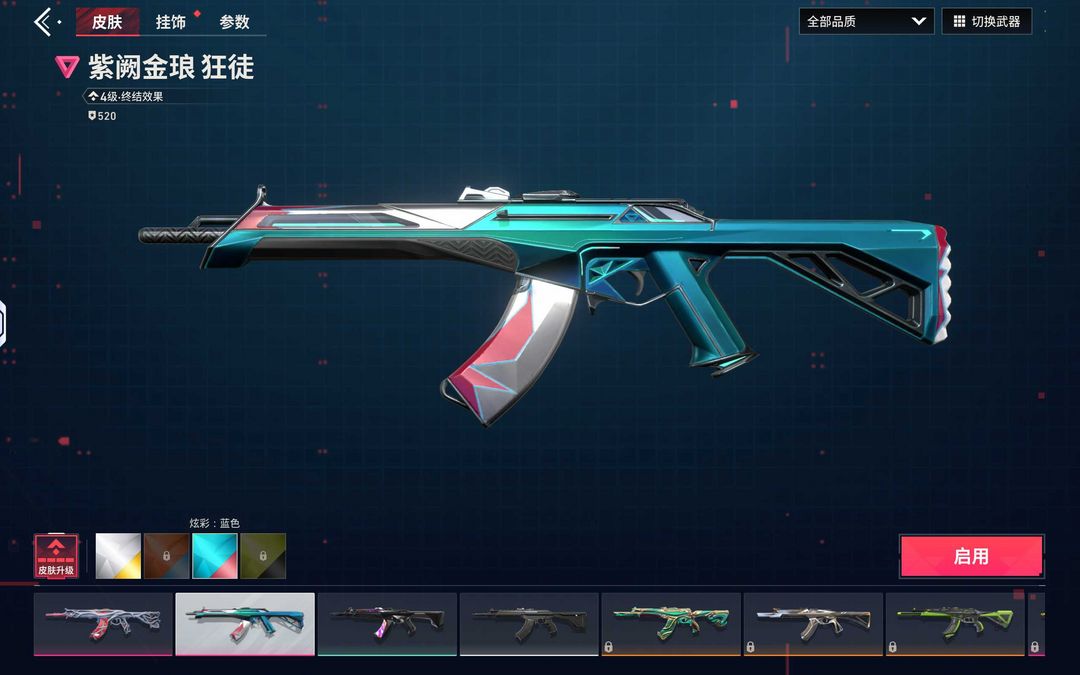The image size is (1080, 675).
Task: Select the white and gold chroma swatch
Action: click(118, 556)
